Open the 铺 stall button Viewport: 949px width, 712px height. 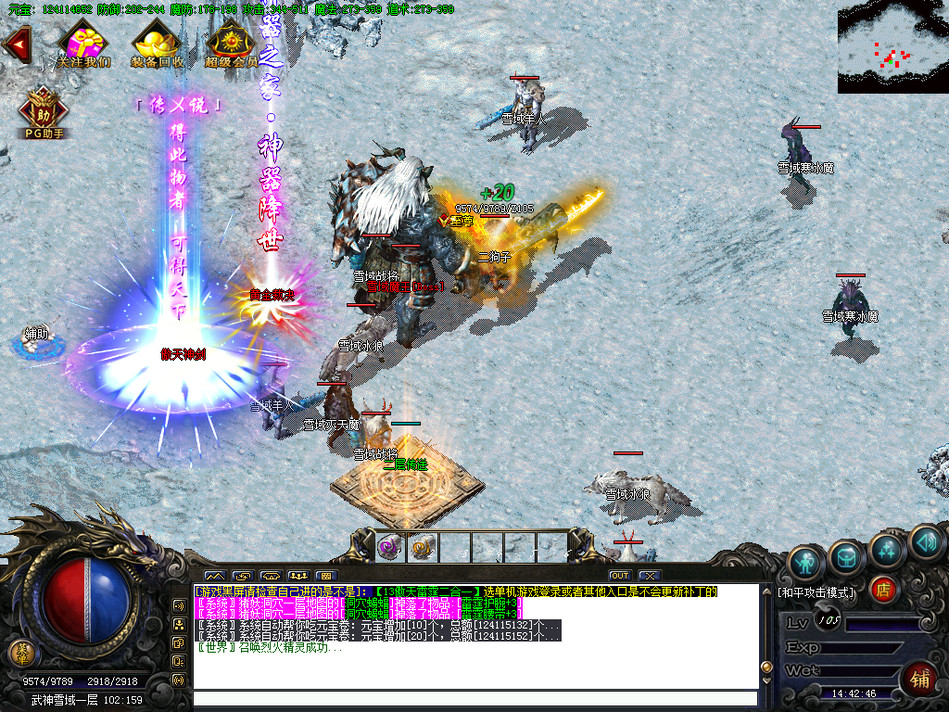pos(918,679)
